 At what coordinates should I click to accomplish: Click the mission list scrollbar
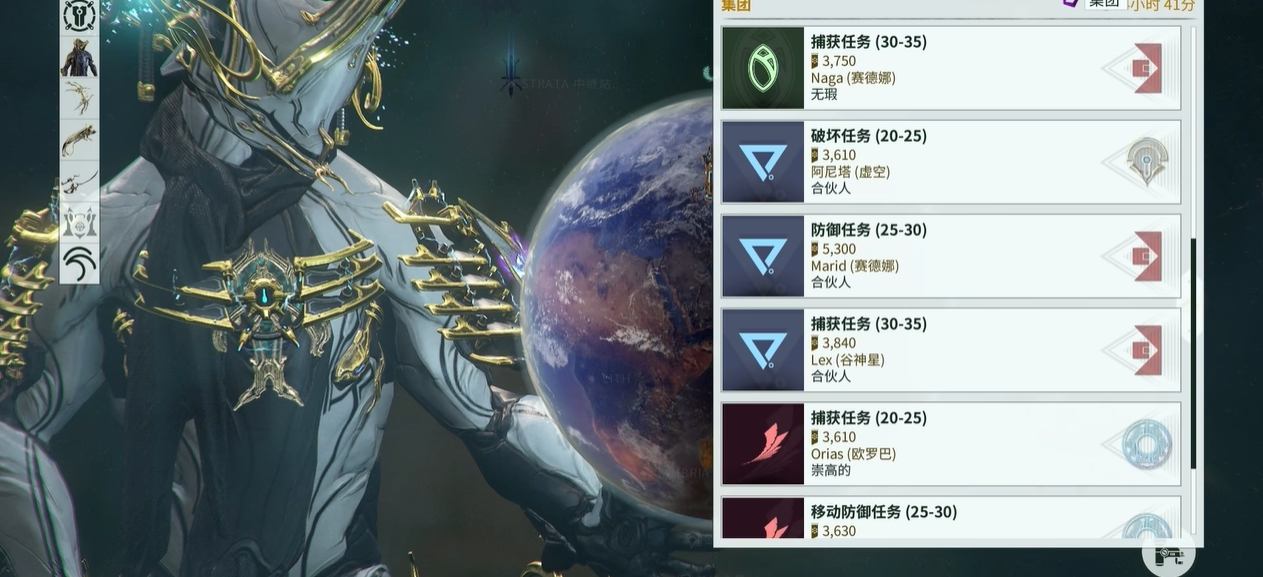tap(1193, 355)
